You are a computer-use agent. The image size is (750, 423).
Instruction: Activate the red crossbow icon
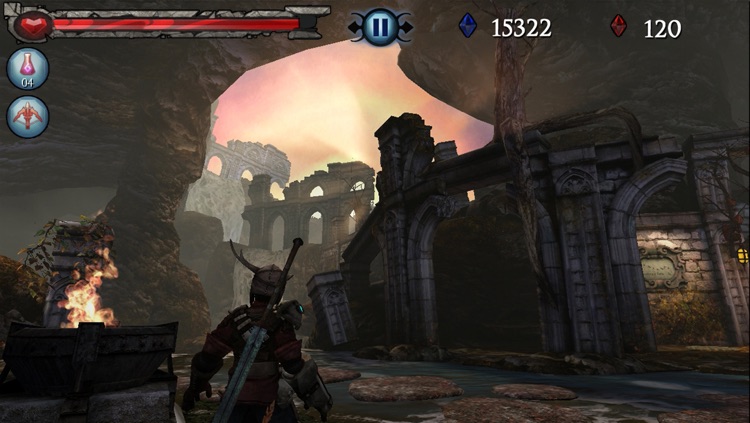pyautogui.click(x=27, y=116)
